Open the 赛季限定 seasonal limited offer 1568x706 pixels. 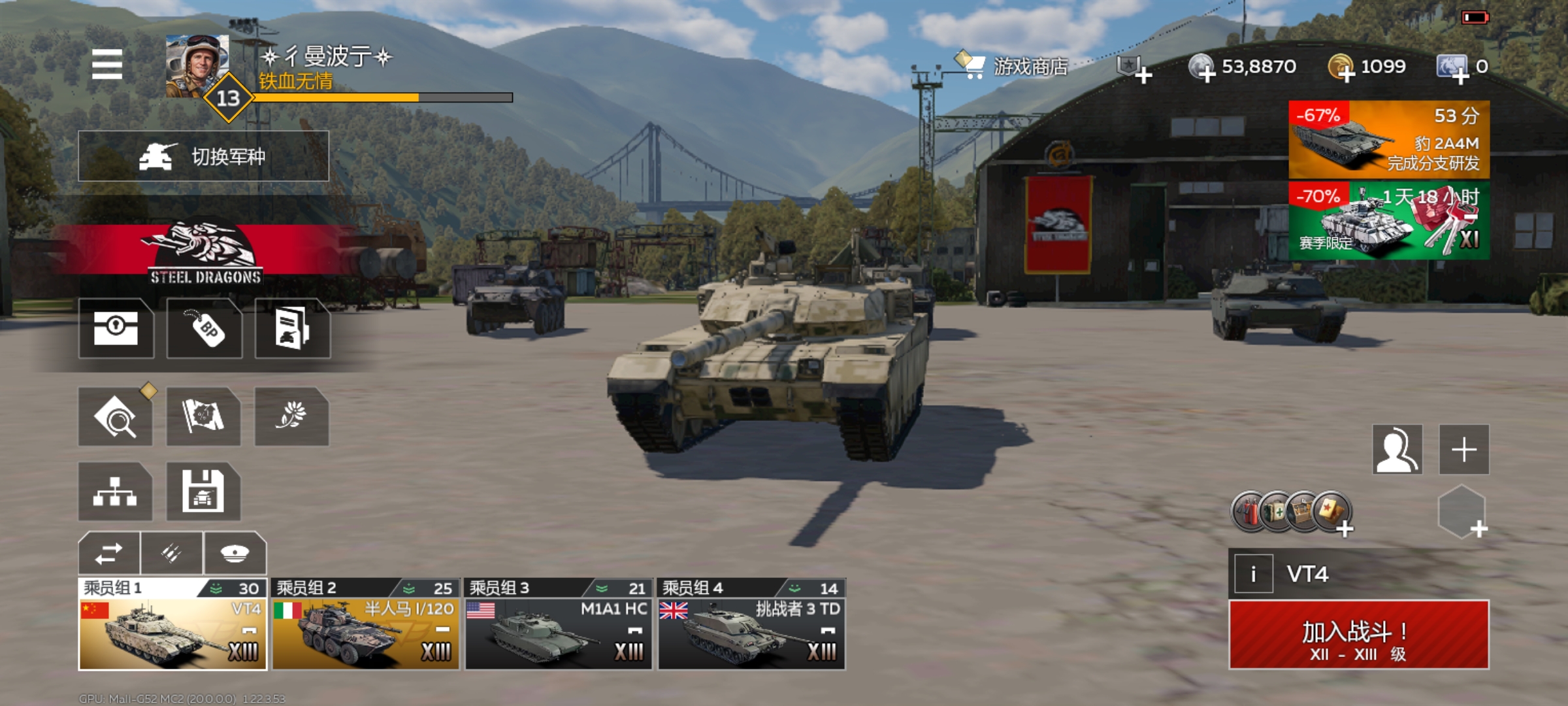1388,220
